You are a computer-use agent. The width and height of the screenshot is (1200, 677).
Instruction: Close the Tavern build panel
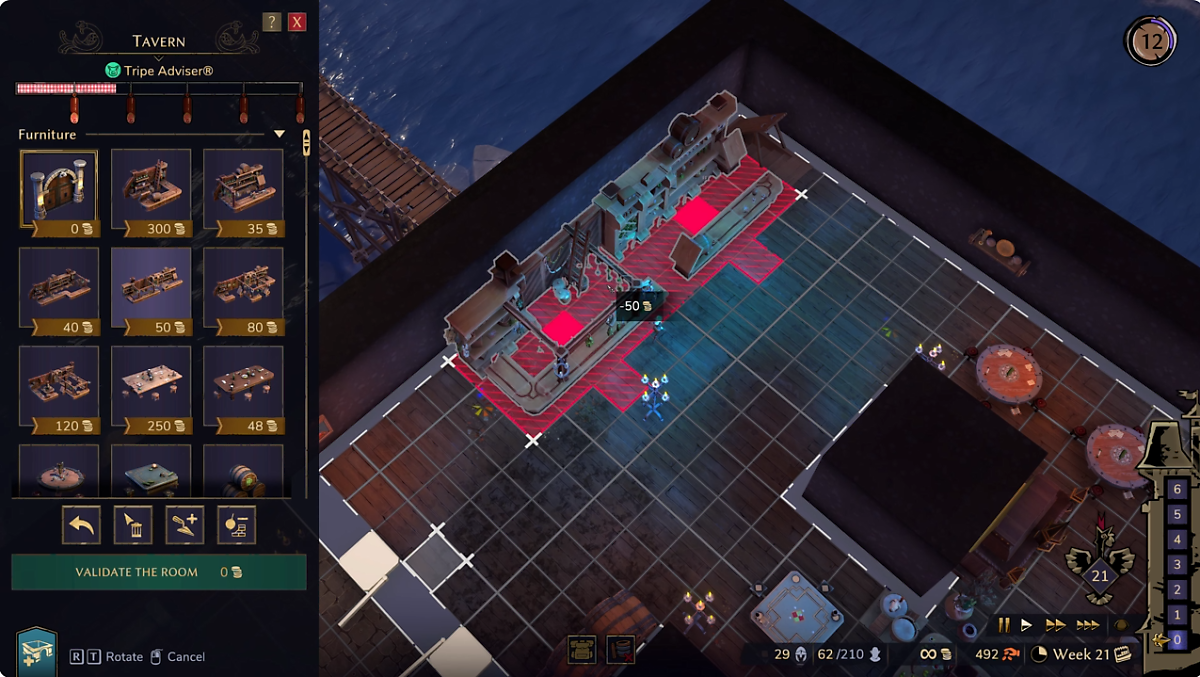(x=297, y=22)
